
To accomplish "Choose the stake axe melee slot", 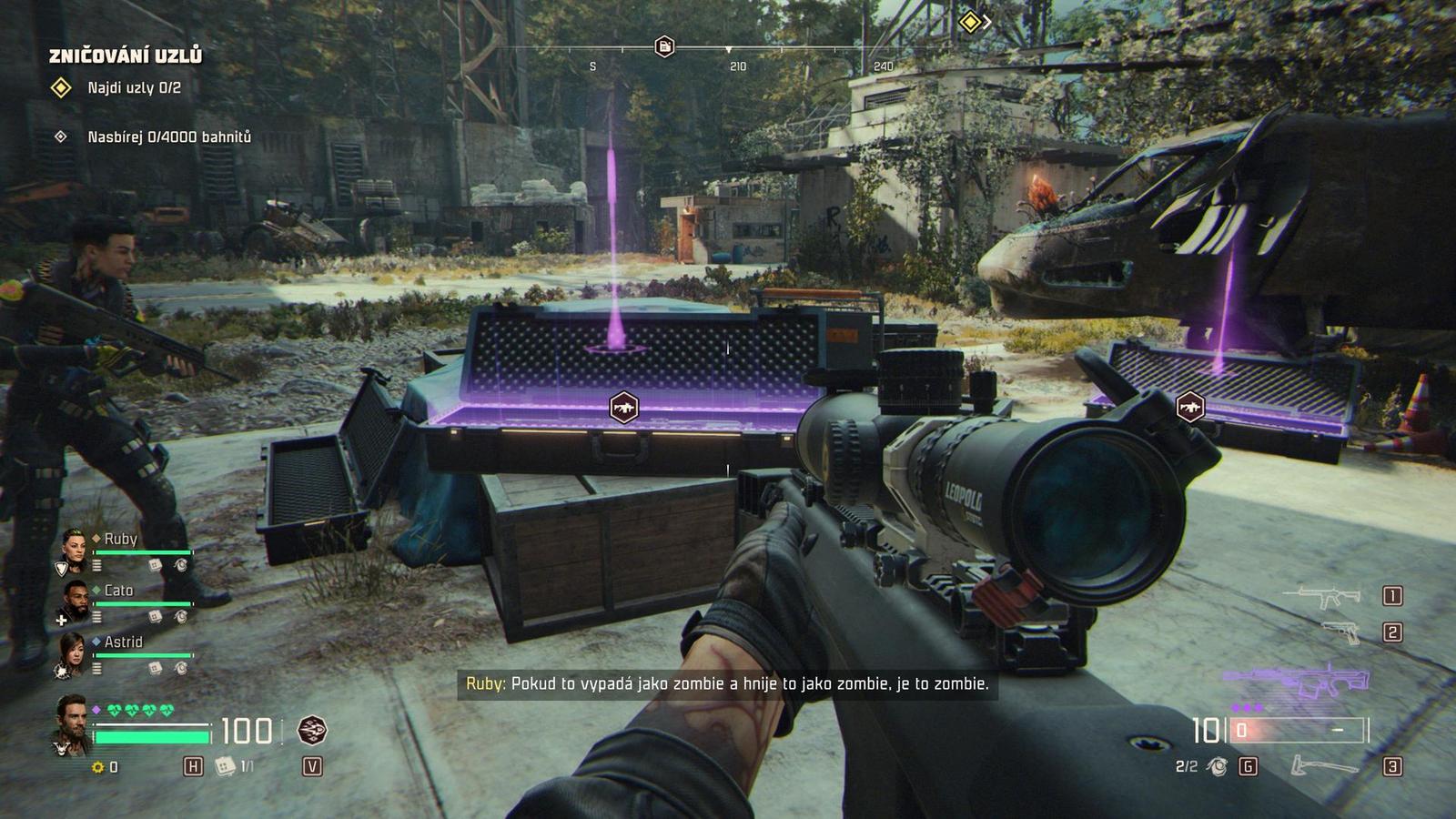I will [1322, 766].
